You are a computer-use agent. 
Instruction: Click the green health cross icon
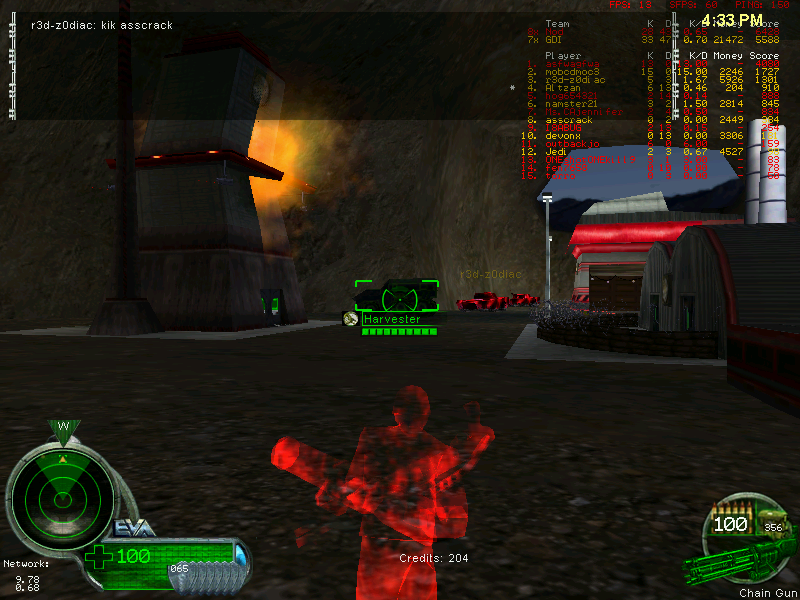[x=101, y=555]
